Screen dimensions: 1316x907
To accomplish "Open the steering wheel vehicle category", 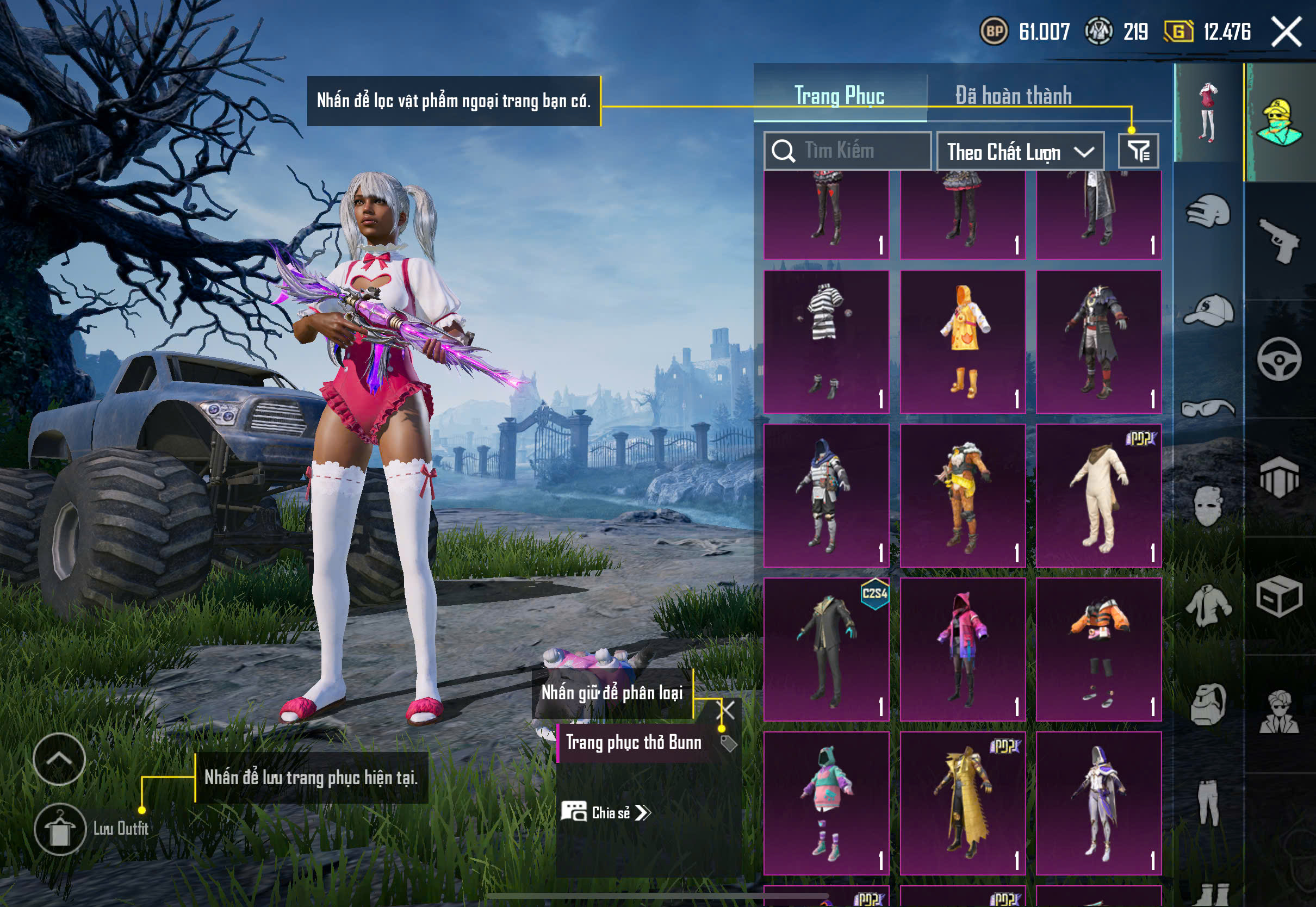I will click(x=1279, y=359).
